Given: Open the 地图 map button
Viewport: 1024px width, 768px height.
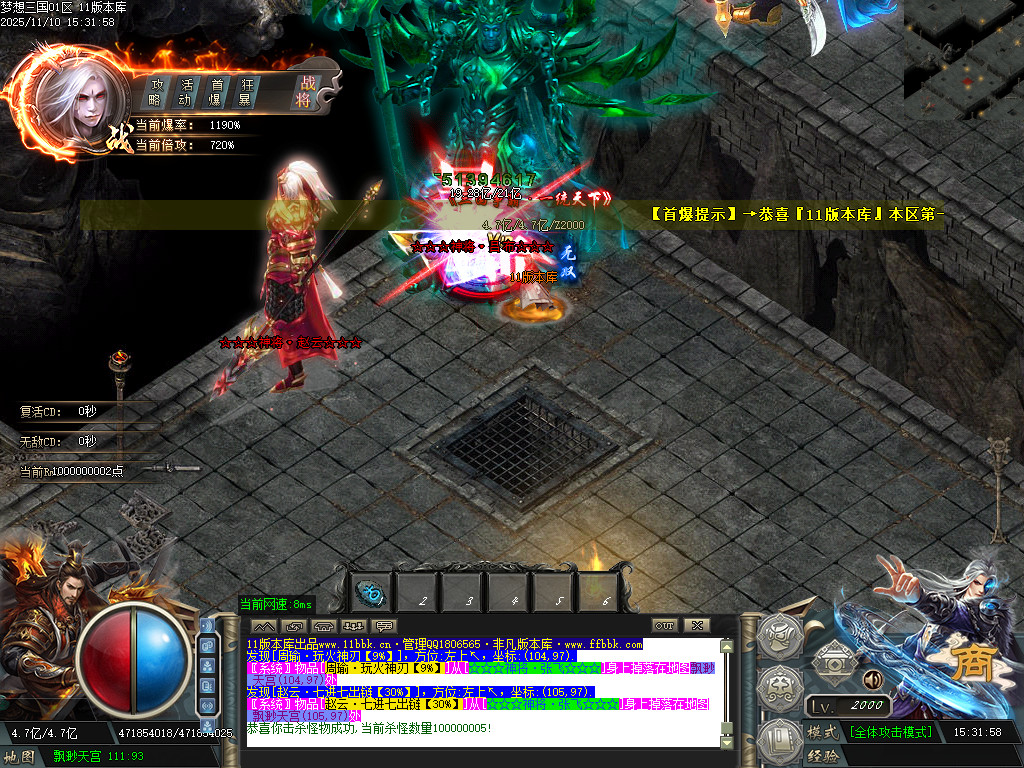Looking at the screenshot, I should pyautogui.click(x=20, y=757).
